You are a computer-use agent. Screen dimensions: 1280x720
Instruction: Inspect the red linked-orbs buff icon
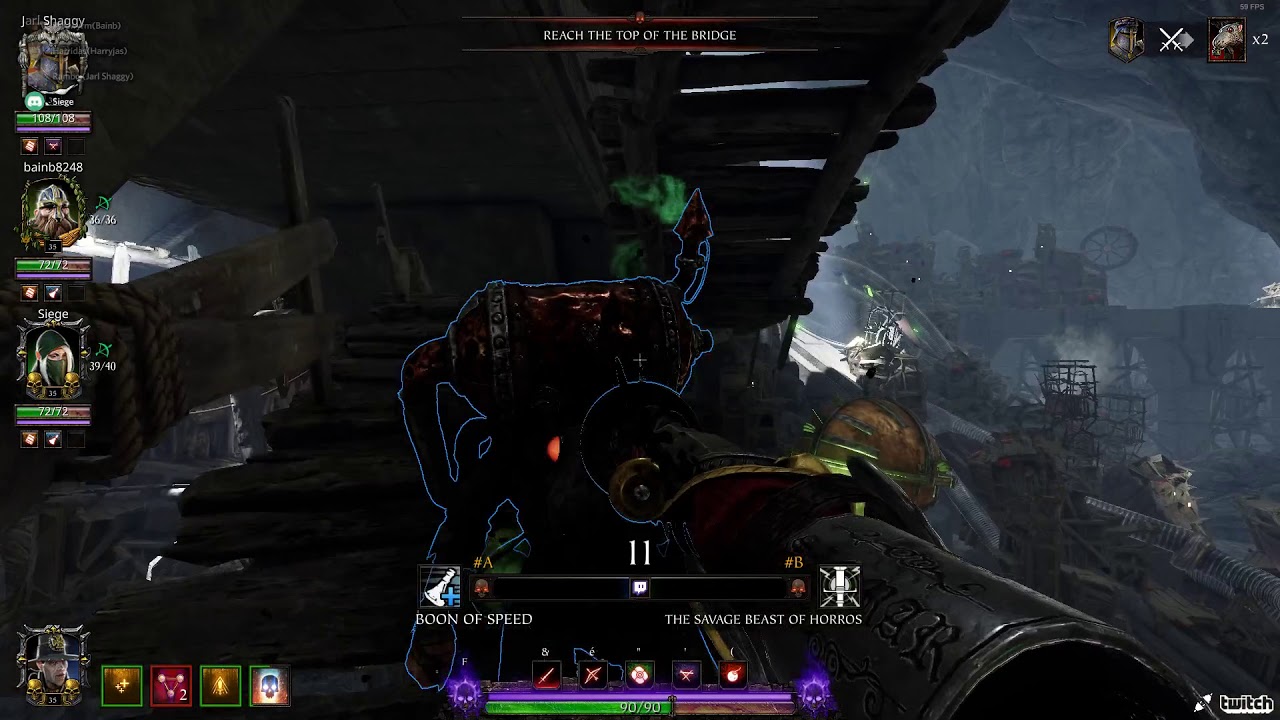pos(171,686)
